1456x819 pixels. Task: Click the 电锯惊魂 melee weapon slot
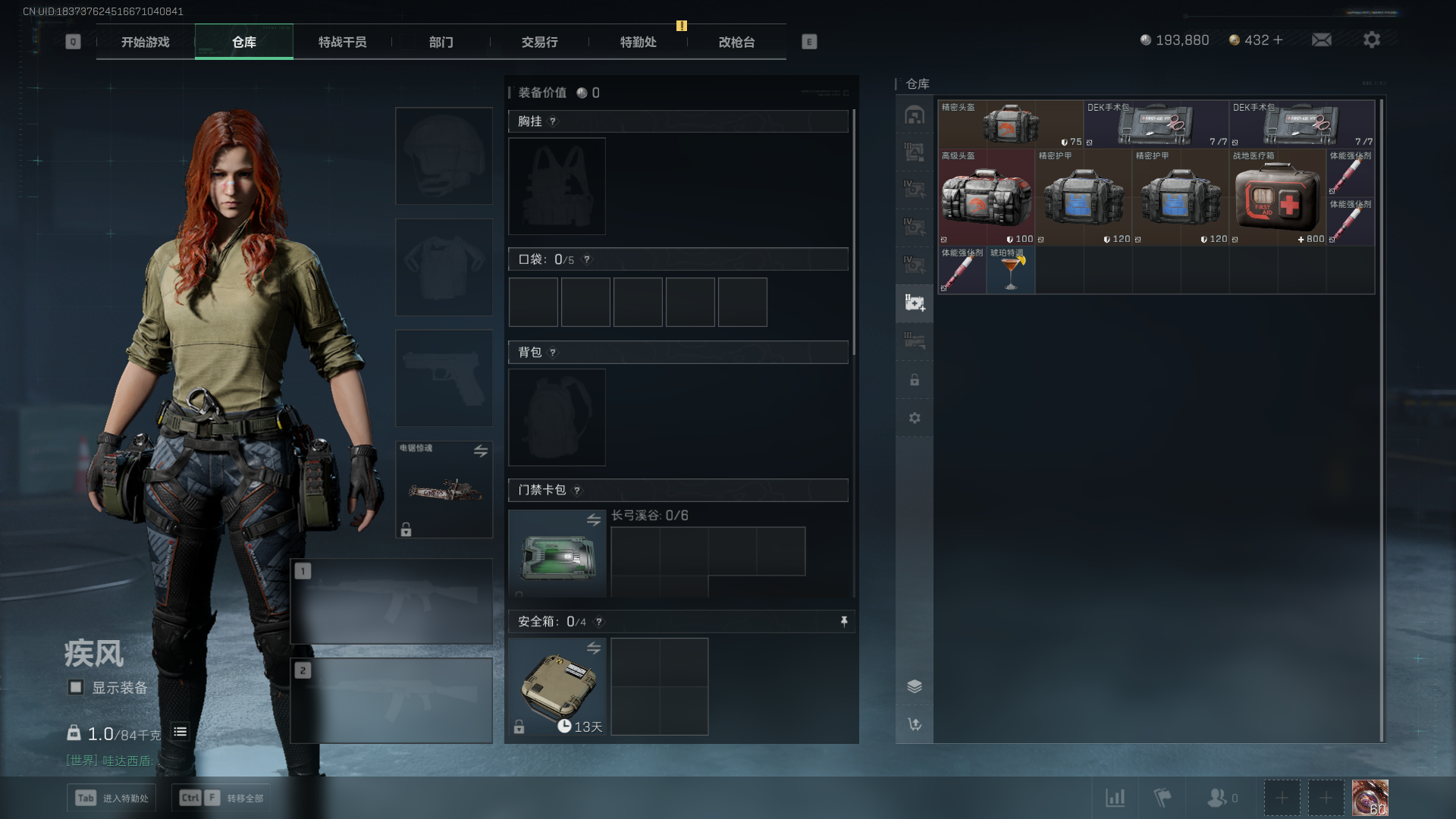444,490
